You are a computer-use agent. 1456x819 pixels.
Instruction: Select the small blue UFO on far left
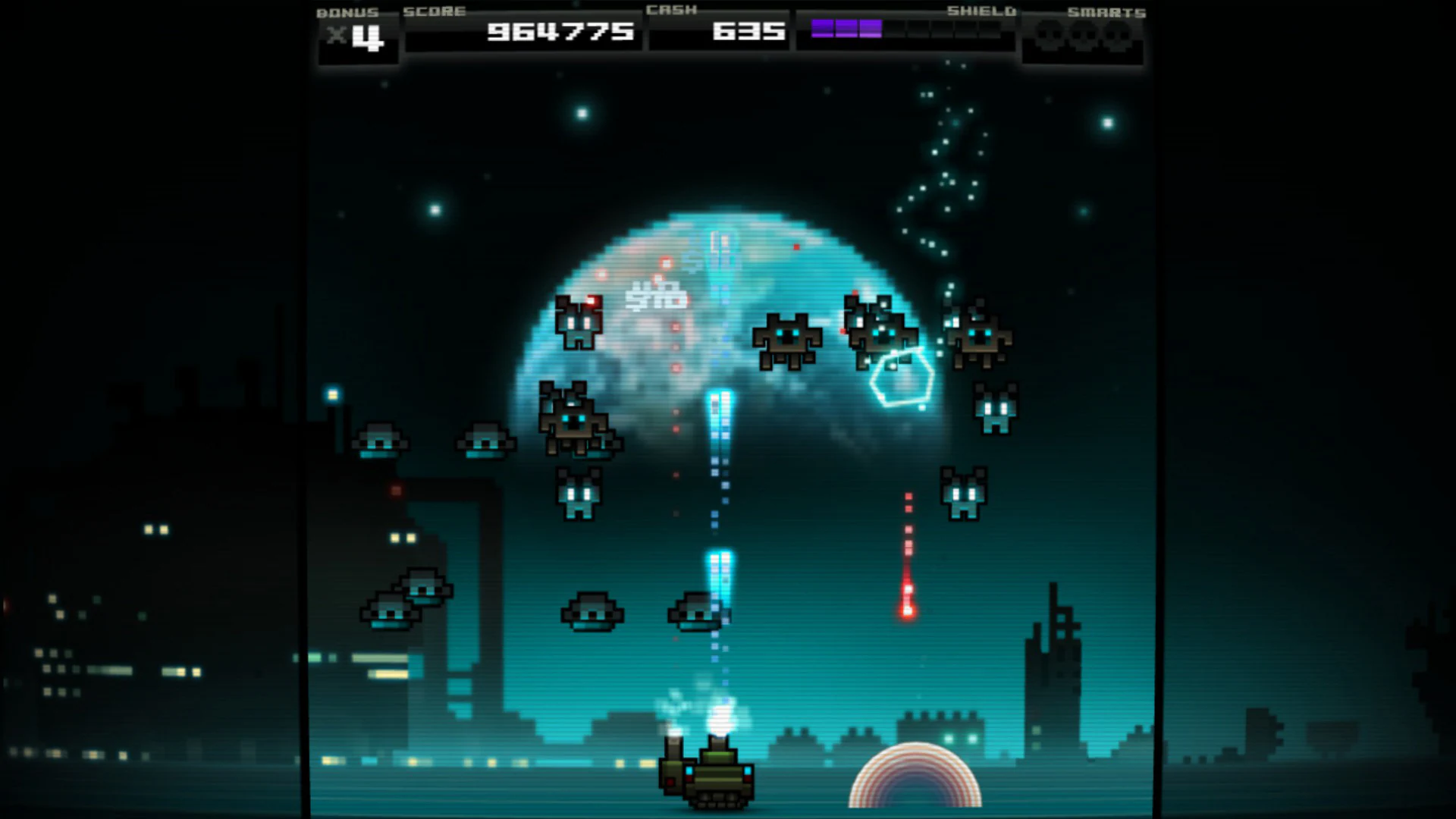coord(379,440)
